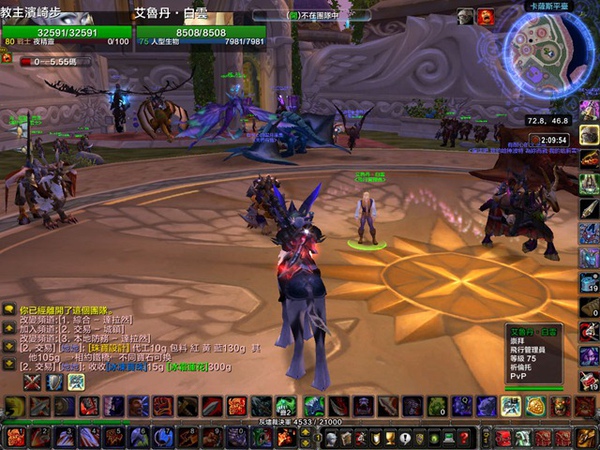The height and width of the screenshot is (450, 600).
Task: Select the crossed swords stance icon
Action: pos(32,381)
